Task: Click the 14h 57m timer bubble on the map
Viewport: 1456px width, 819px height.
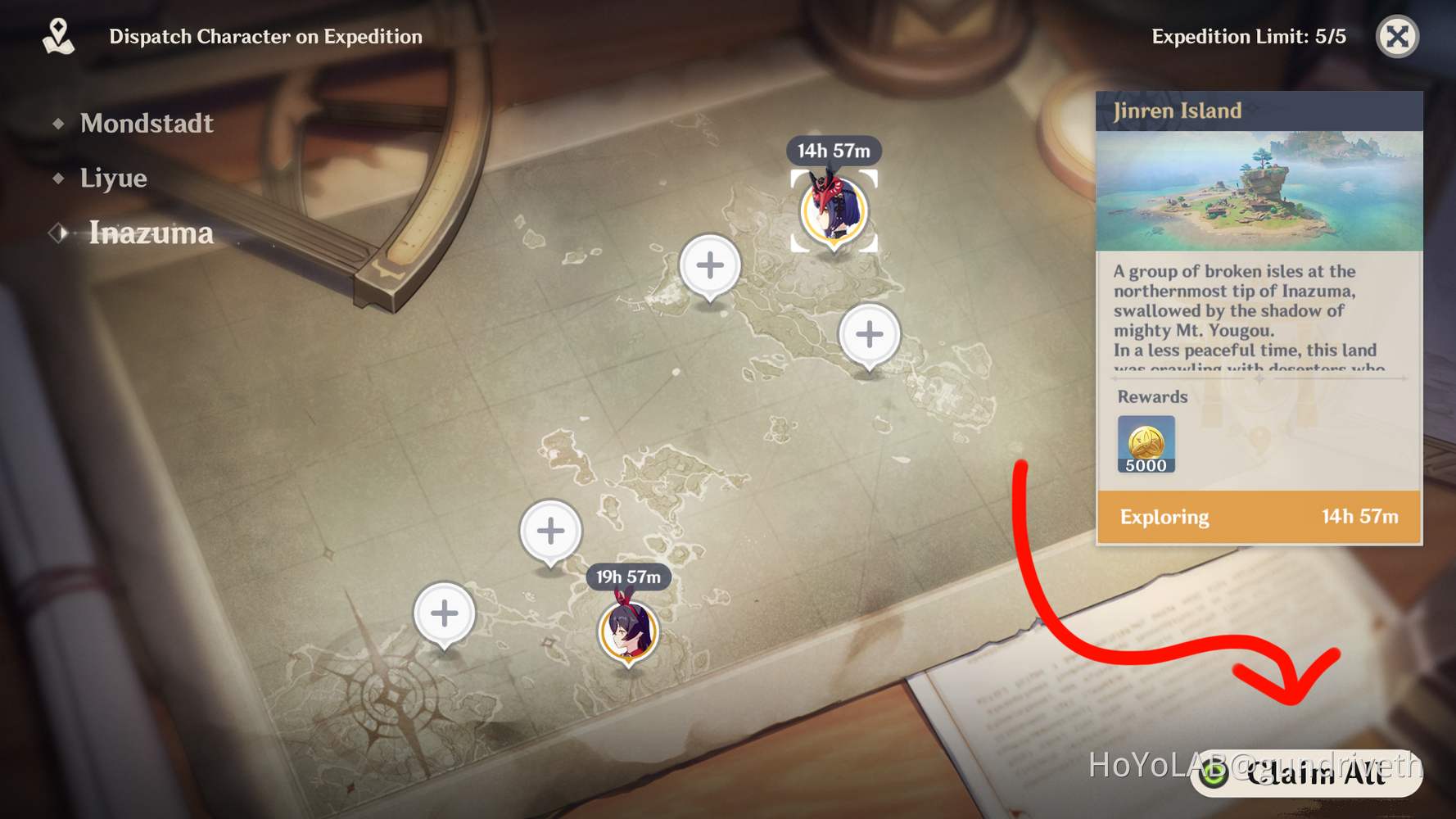Action: [834, 150]
